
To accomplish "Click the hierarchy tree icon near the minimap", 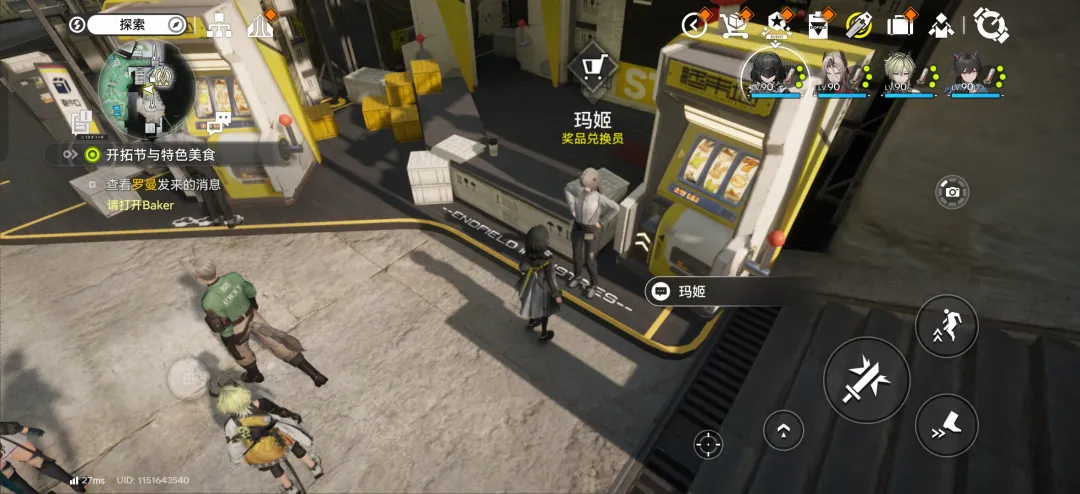I will click(x=219, y=26).
